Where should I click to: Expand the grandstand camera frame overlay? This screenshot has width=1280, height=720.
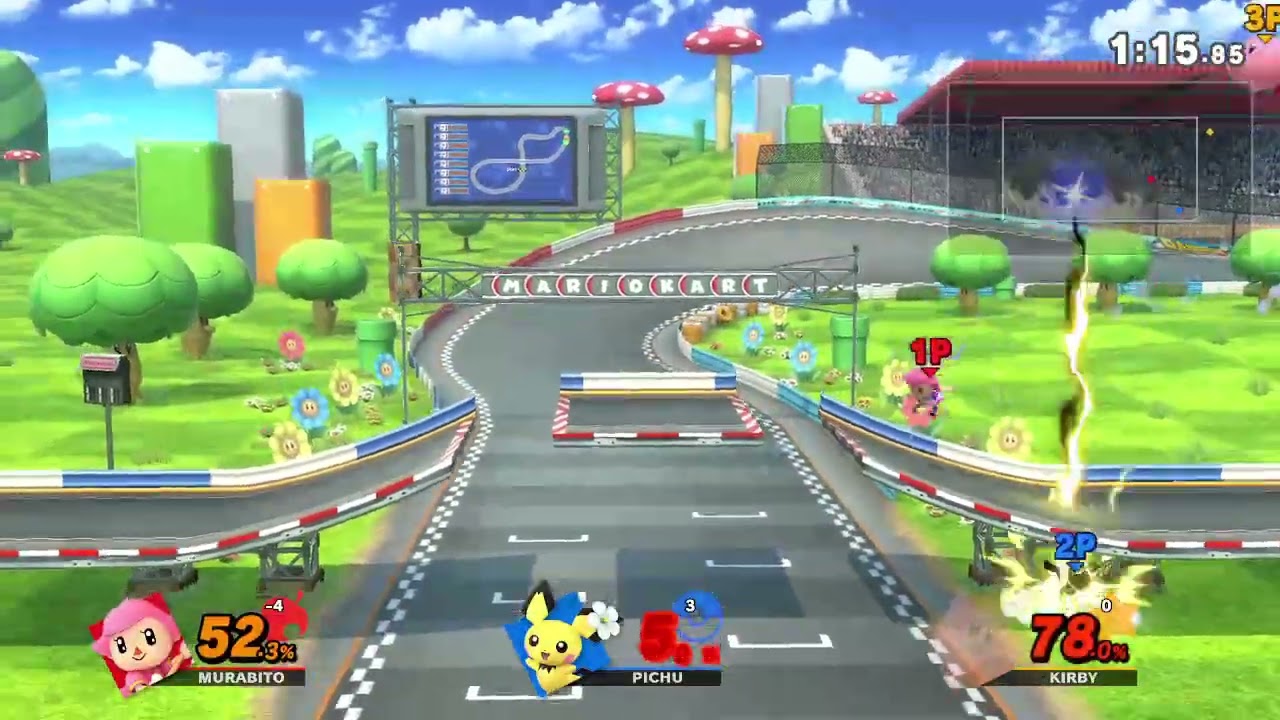point(1098,167)
